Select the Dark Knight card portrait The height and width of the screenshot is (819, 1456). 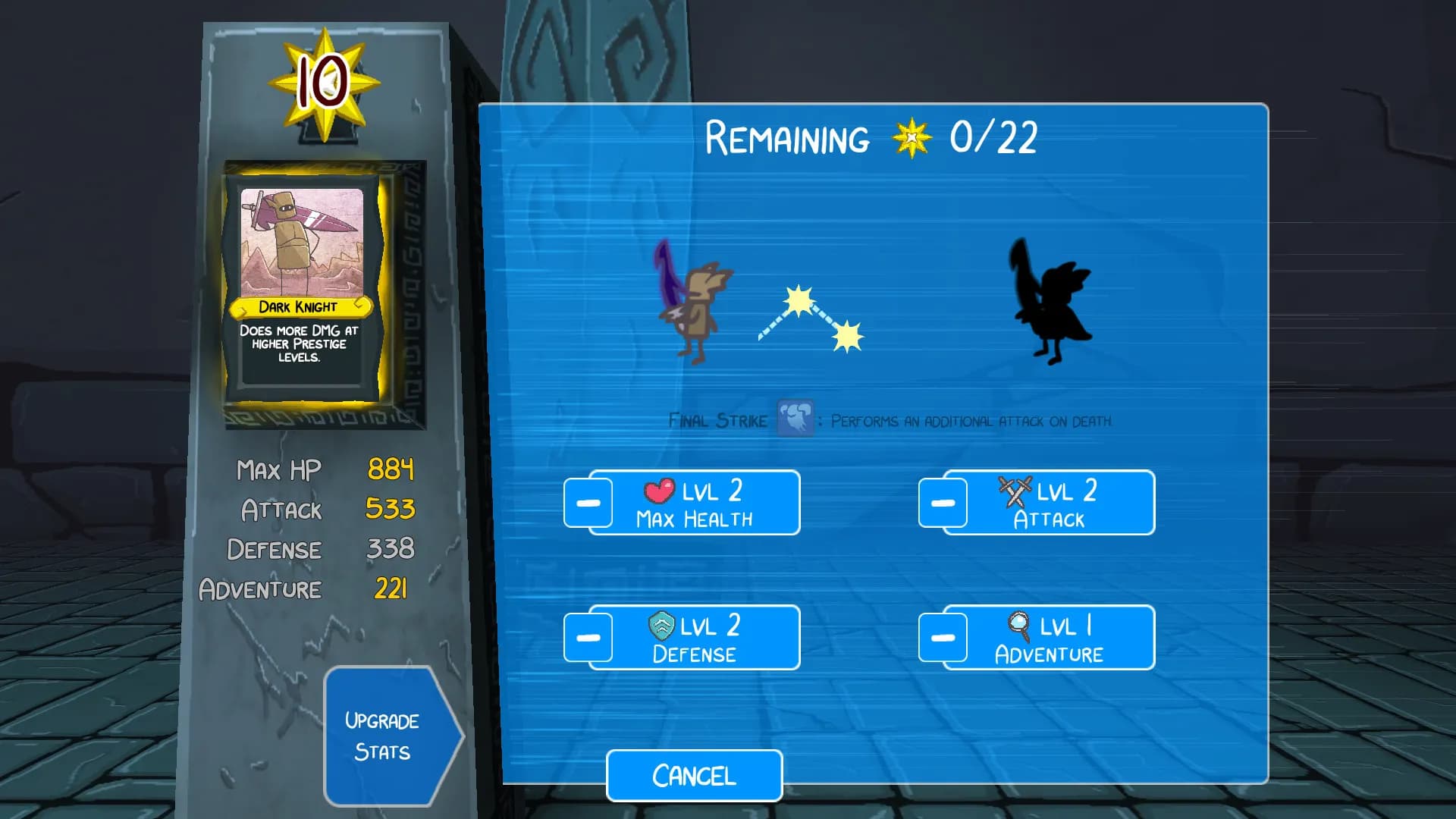303,243
